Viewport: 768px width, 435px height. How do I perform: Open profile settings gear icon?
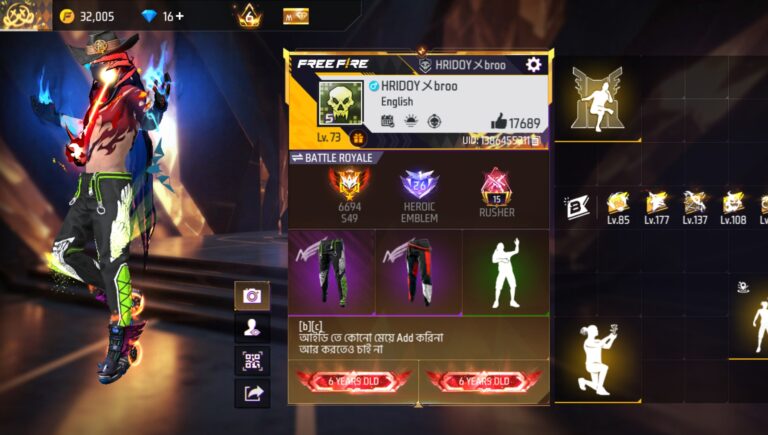[533, 64]
